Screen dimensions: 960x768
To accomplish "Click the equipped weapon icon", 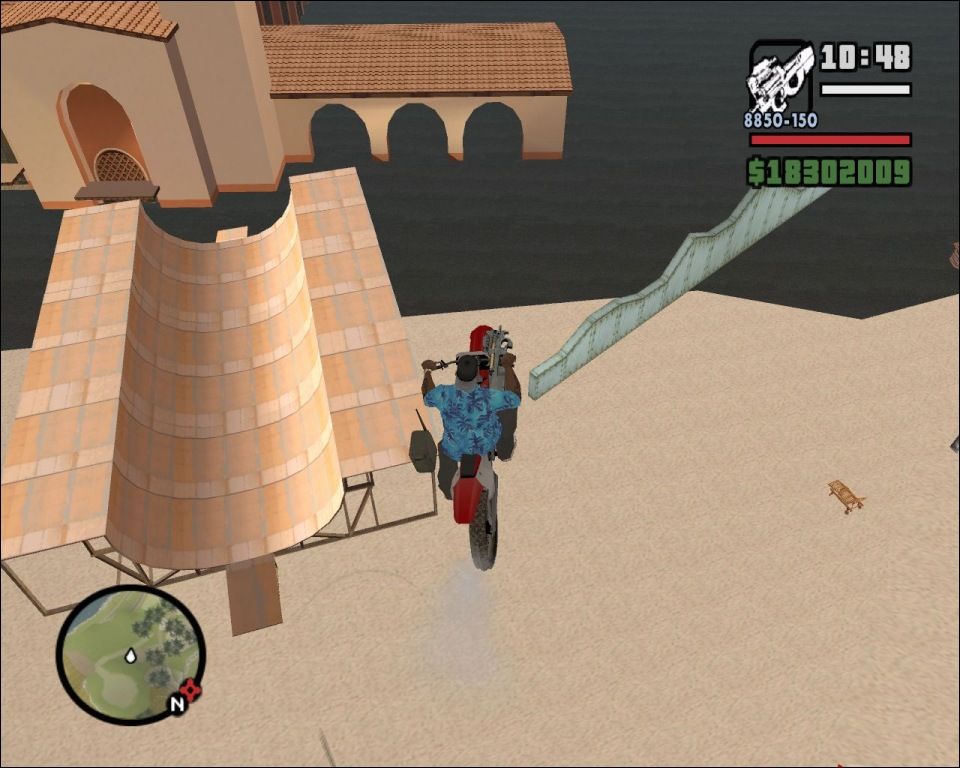I will (780, 78).
